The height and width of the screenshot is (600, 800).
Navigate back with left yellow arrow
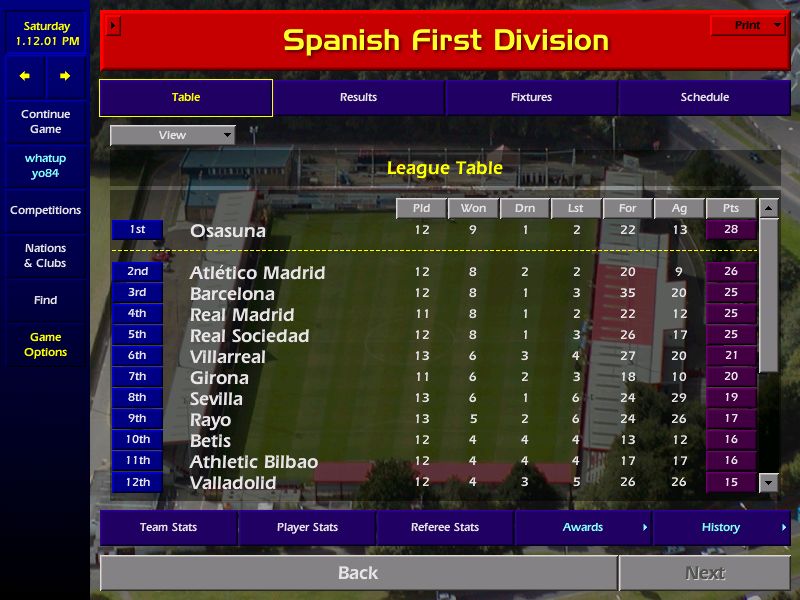25,76
